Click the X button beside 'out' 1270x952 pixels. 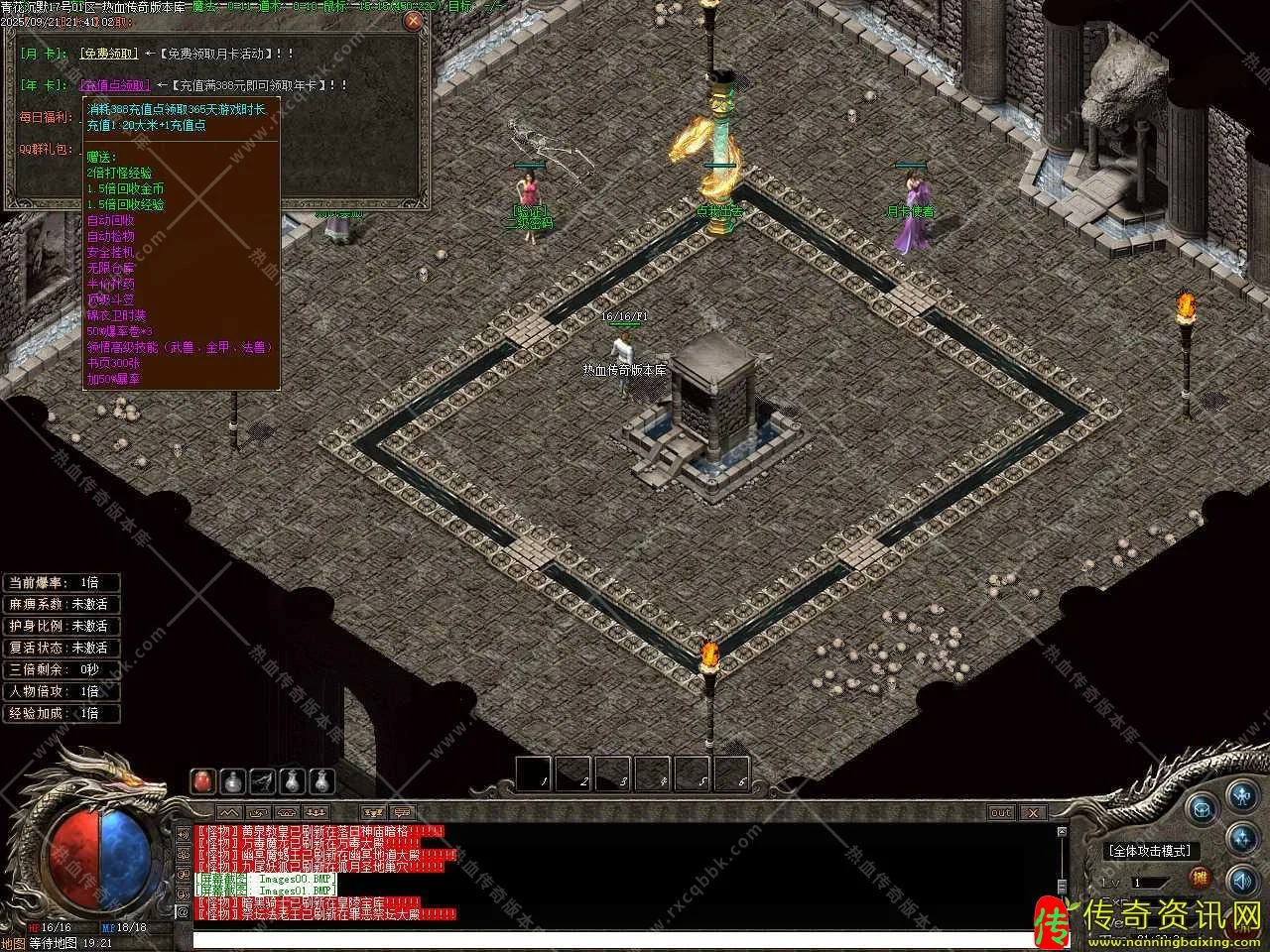coord(1033,813)
